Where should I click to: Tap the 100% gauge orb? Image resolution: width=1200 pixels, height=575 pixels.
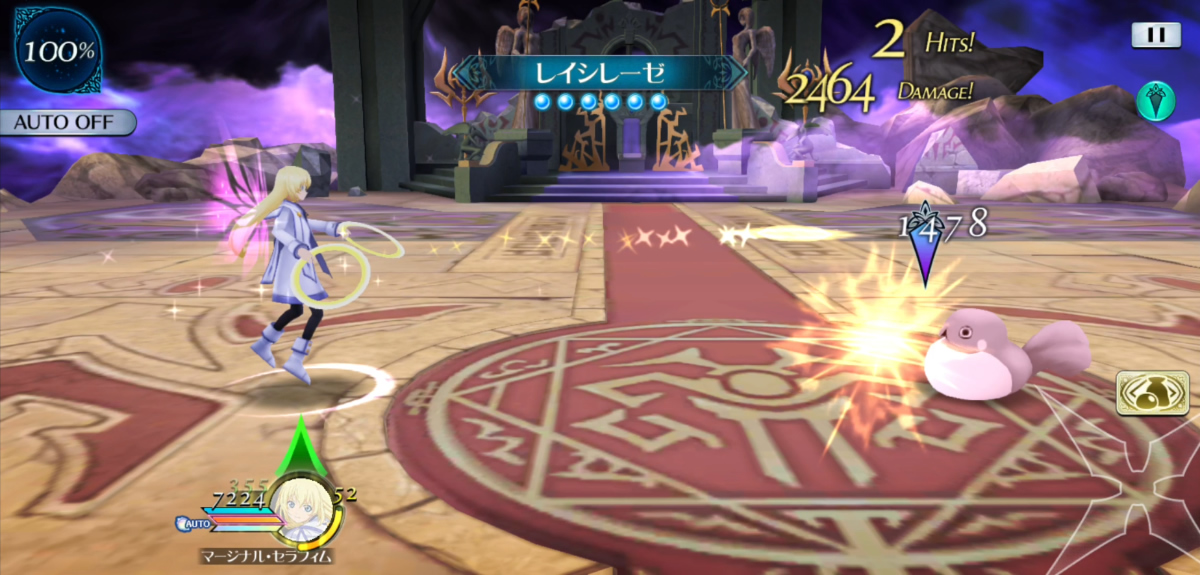(59, 51)
